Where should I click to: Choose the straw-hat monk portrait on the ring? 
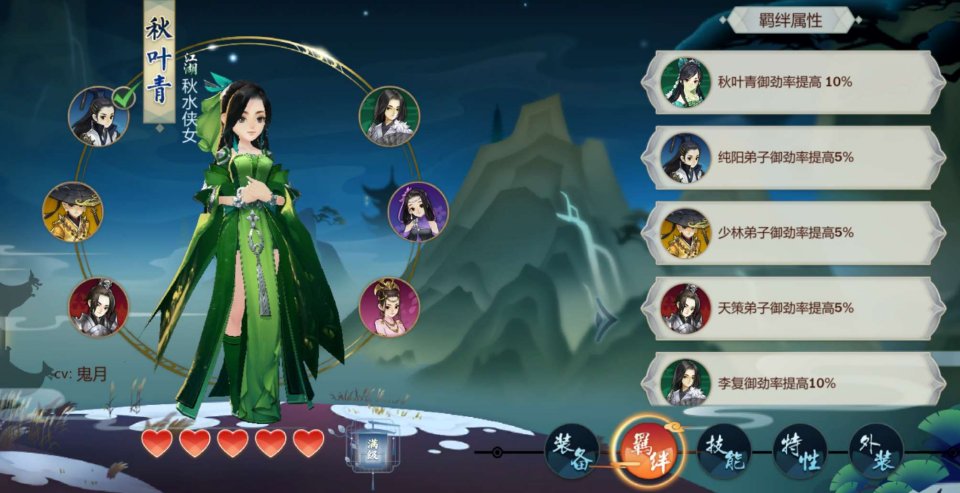point(72,211)
